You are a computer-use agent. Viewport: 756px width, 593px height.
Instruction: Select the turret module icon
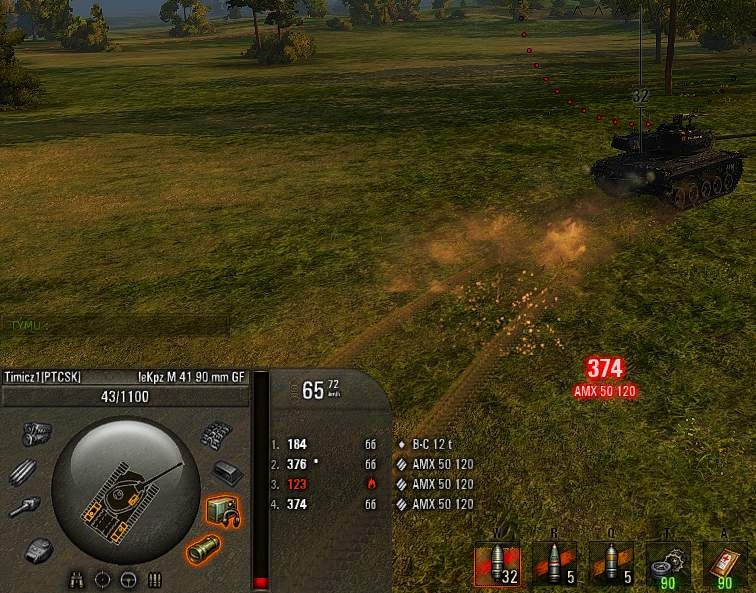coord(40,548)
